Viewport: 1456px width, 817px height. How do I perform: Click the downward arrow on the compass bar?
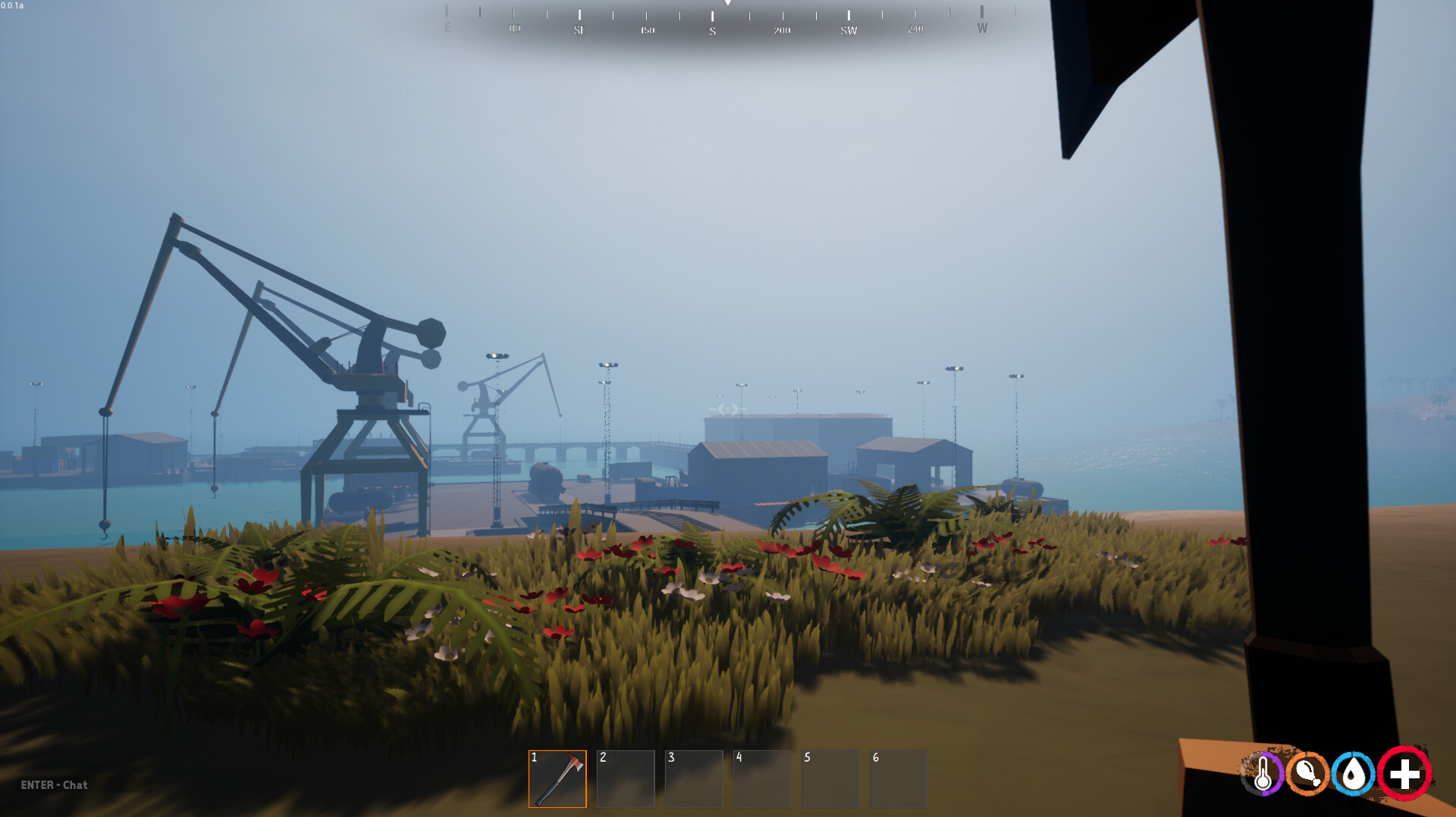click(728, 5)
